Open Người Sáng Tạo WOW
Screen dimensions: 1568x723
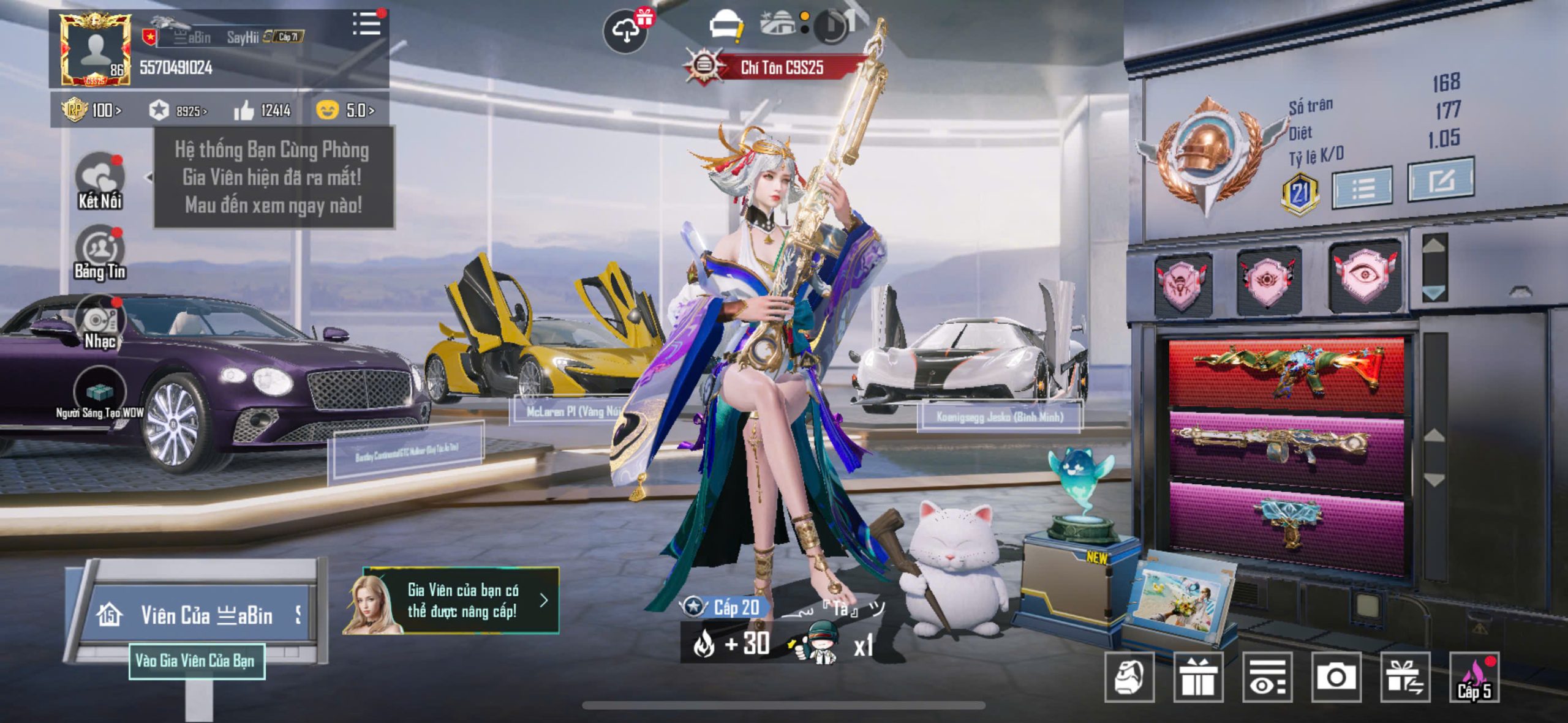coord(99,394)
